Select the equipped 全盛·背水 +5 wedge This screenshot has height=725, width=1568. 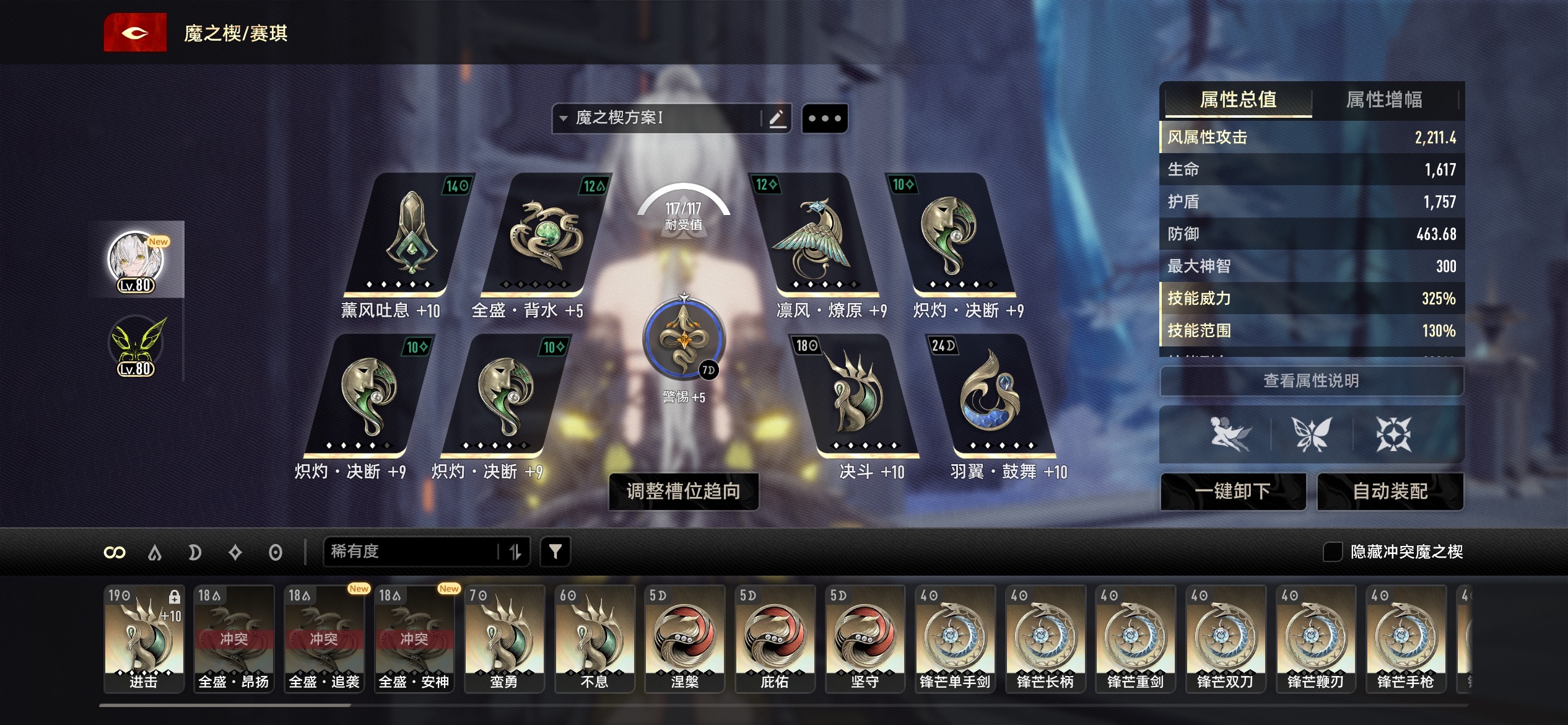pyautogui.click(x=545, y=235)
